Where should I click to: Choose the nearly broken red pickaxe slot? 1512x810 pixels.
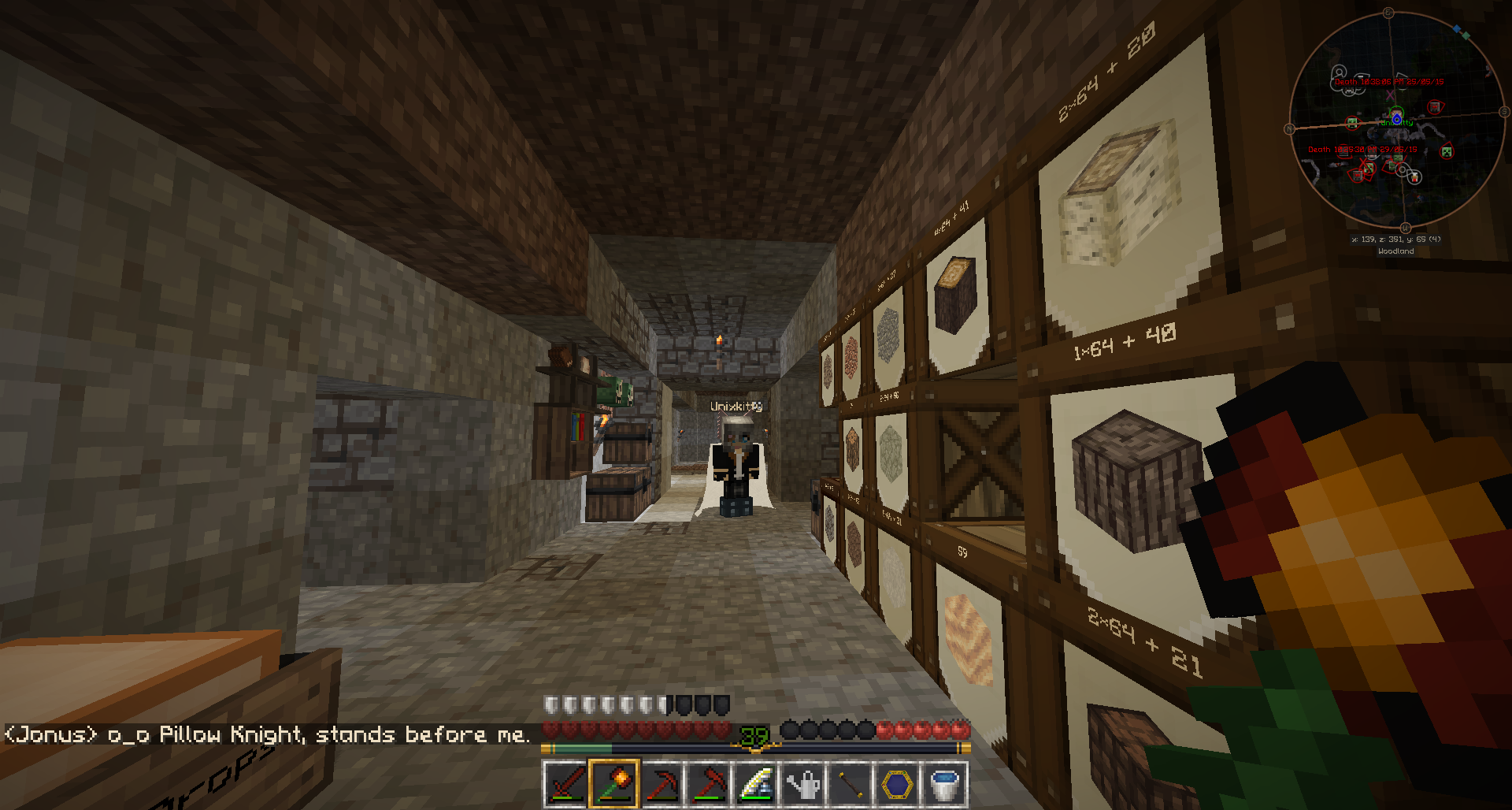tap(661, 784)
